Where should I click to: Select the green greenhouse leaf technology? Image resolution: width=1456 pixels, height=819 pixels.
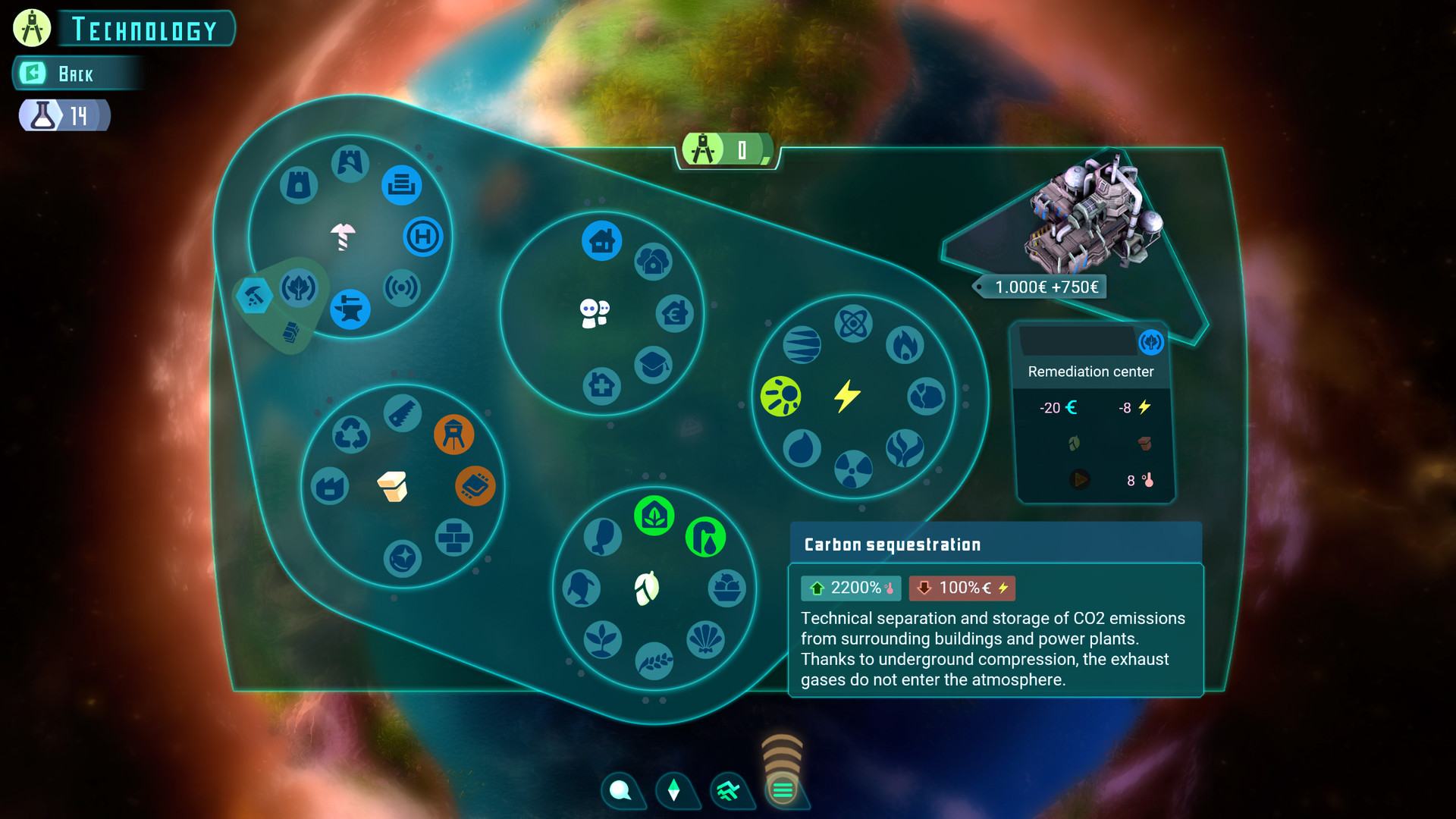[654, 516]
